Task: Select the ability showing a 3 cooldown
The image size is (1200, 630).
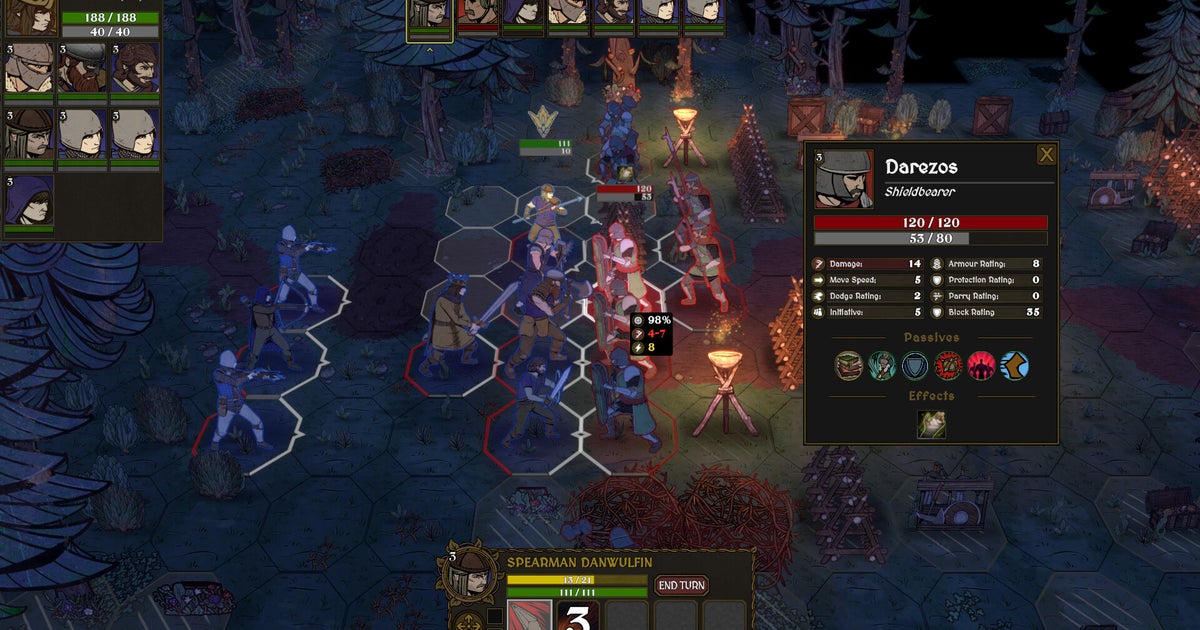Action: tap(578, 616)
